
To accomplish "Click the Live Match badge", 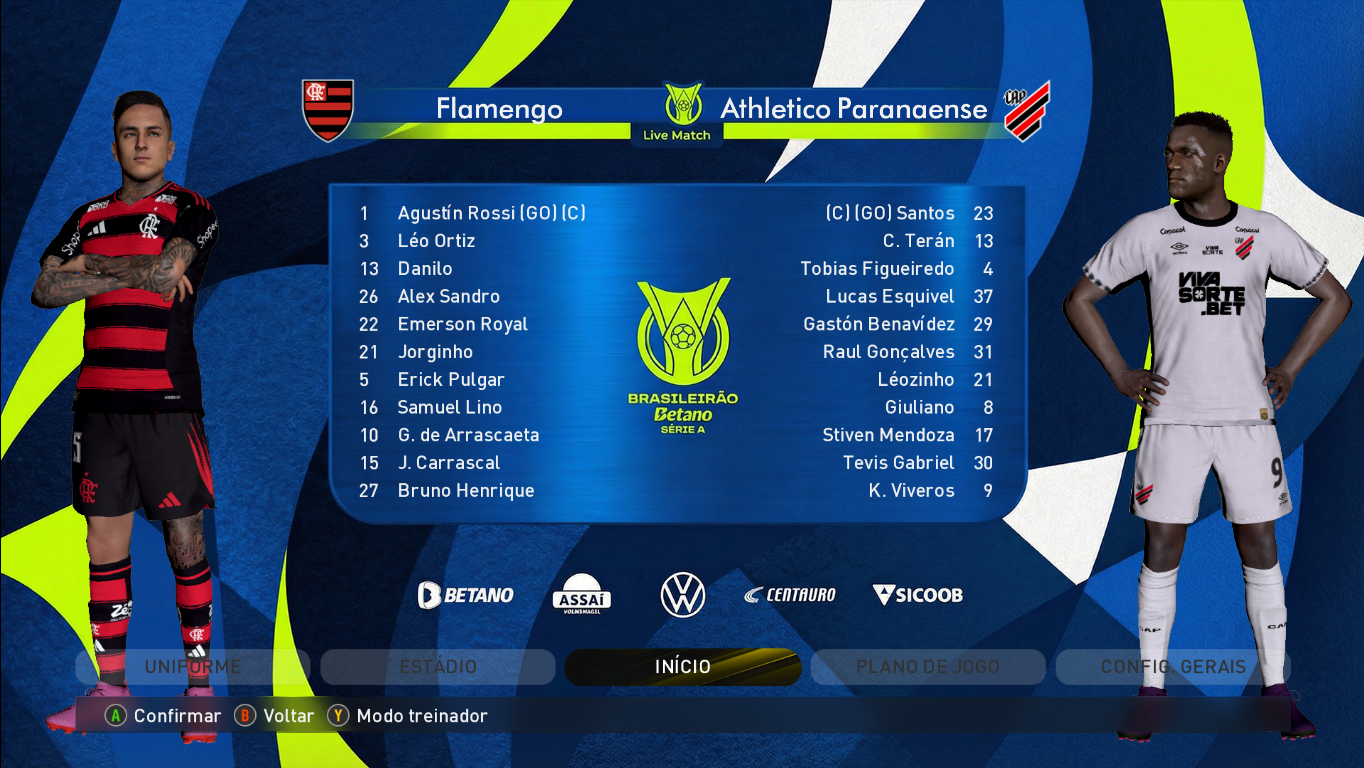I will point(678,133).
